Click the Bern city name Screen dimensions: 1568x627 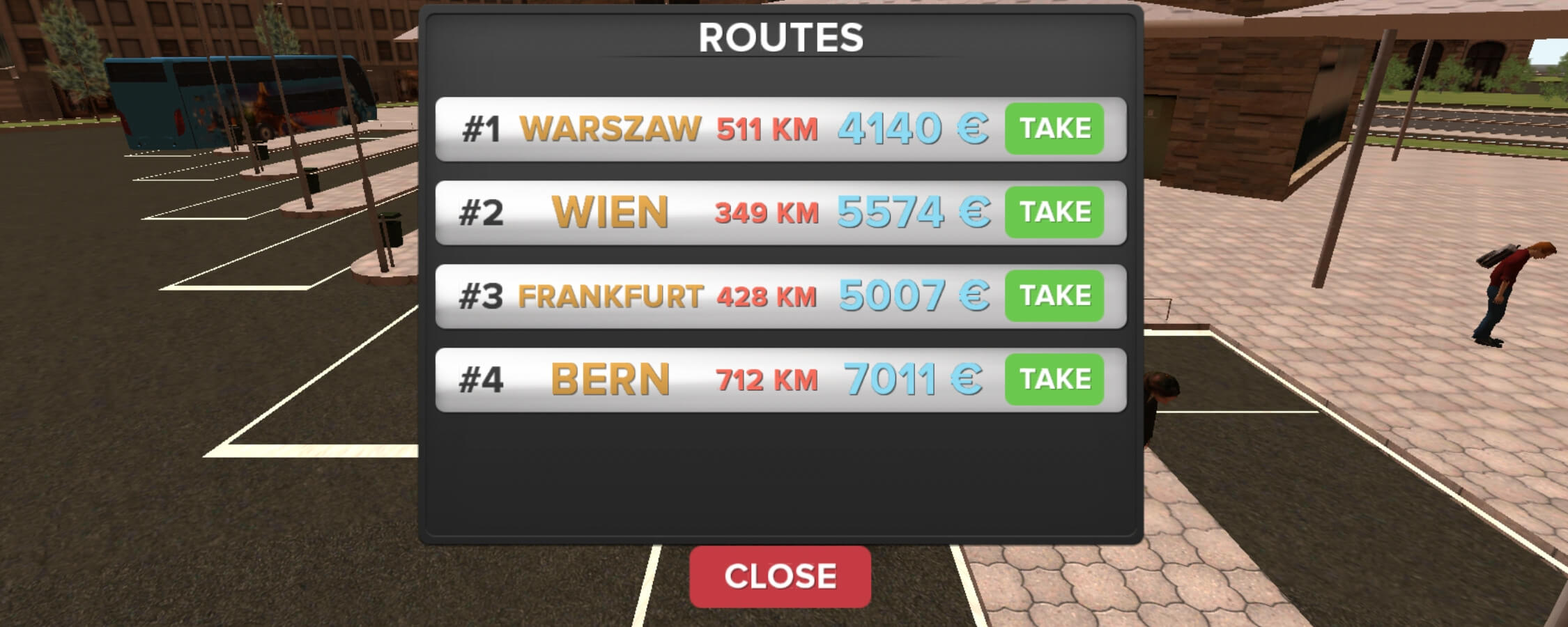coord(611,378)
